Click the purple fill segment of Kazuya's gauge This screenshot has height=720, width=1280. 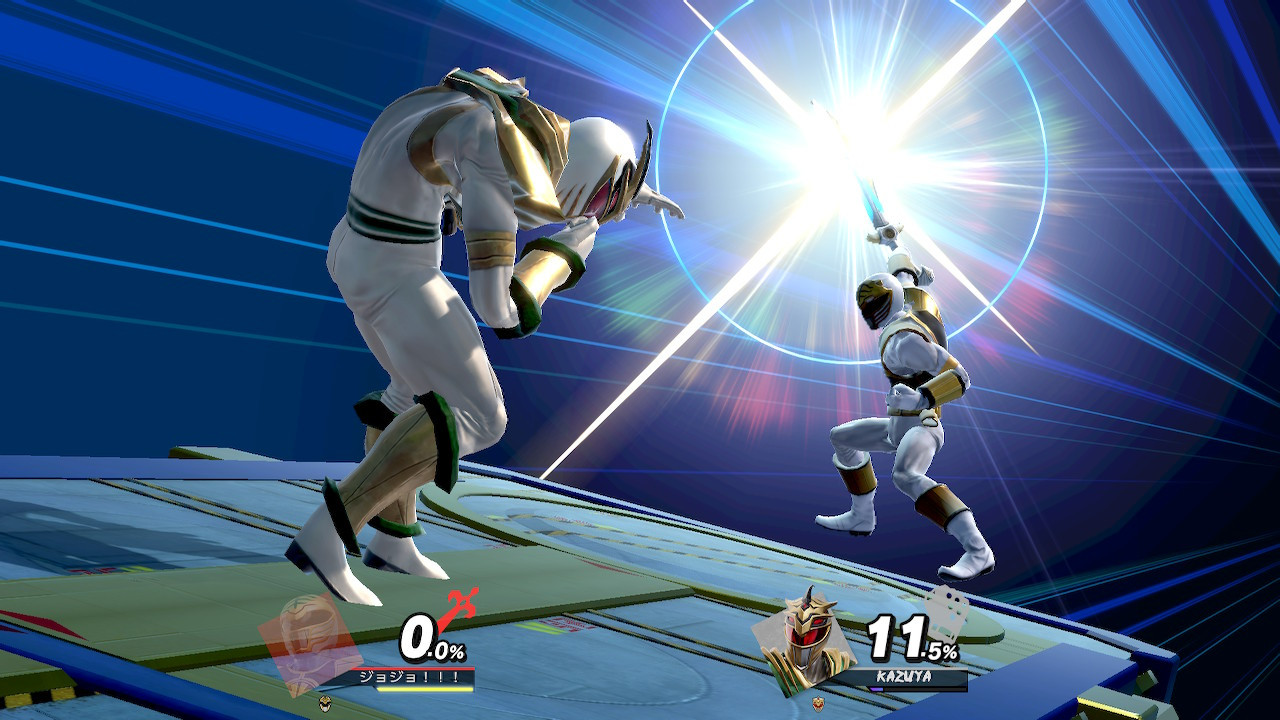click(x=877, y=689)
